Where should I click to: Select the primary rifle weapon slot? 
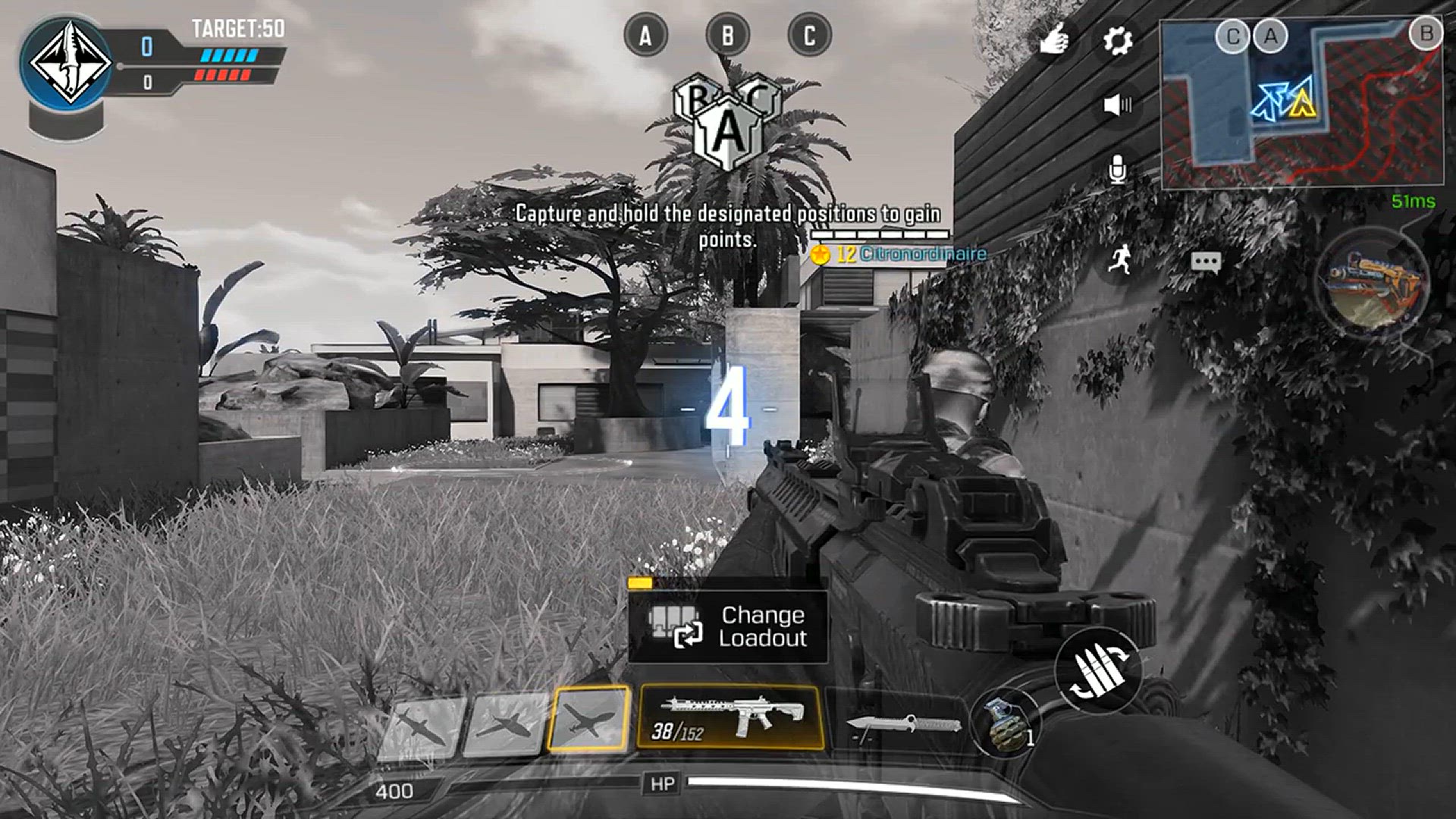pos(730,717)
